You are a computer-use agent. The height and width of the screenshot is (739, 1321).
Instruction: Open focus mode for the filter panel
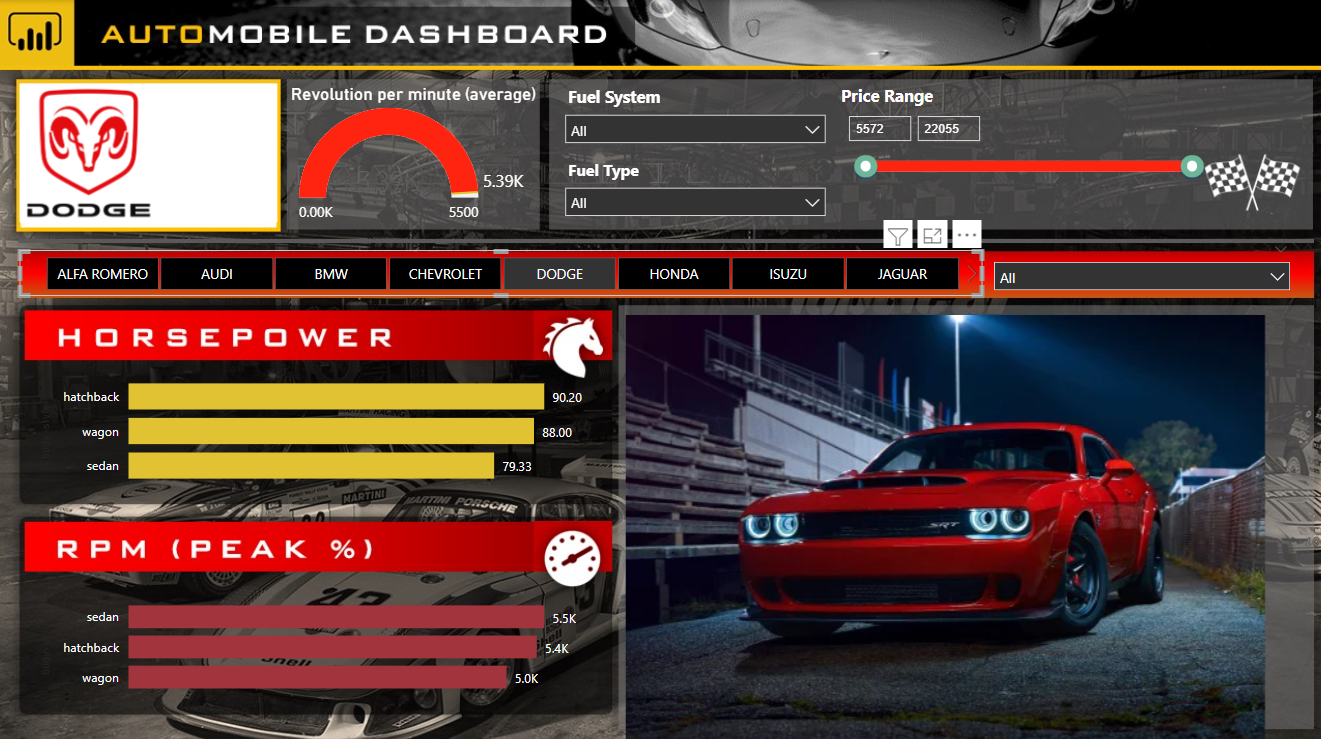(932, 235)
